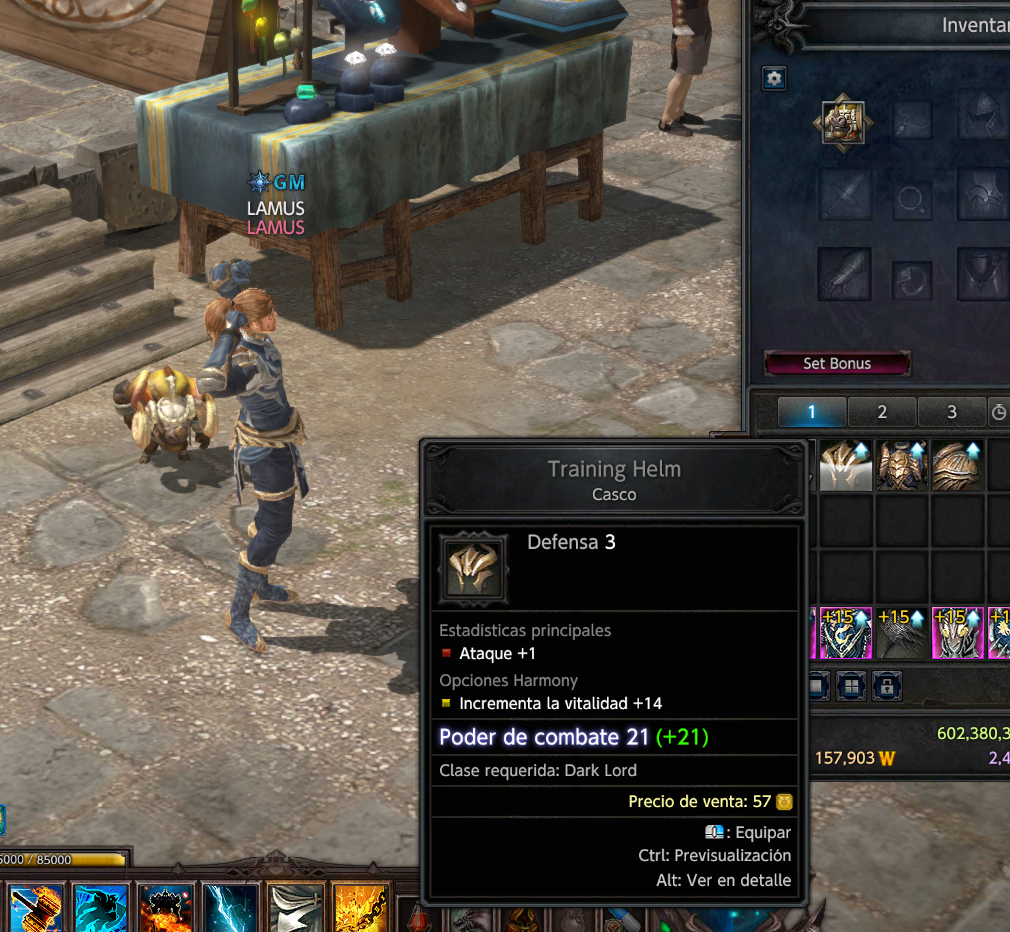The height and width of the screenshot is (932, 1010).
Task: Select the equipped pet slot
Action: (x=839, y=122)
